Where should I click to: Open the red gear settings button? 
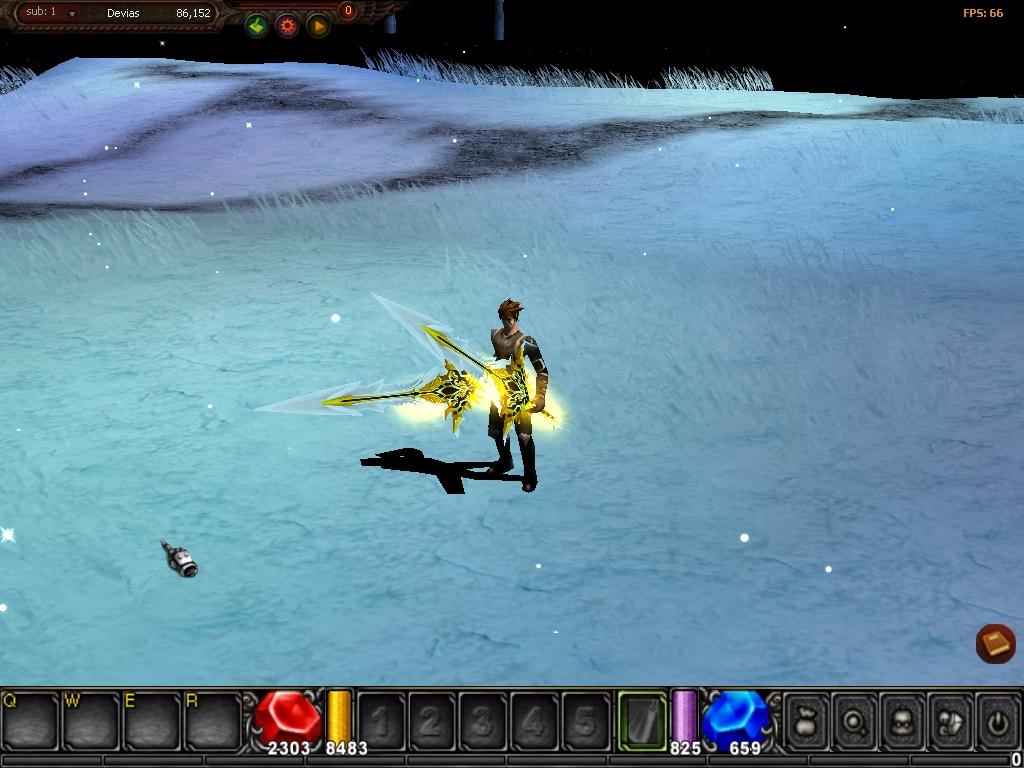pyautogui.click(x=288, y=26)
